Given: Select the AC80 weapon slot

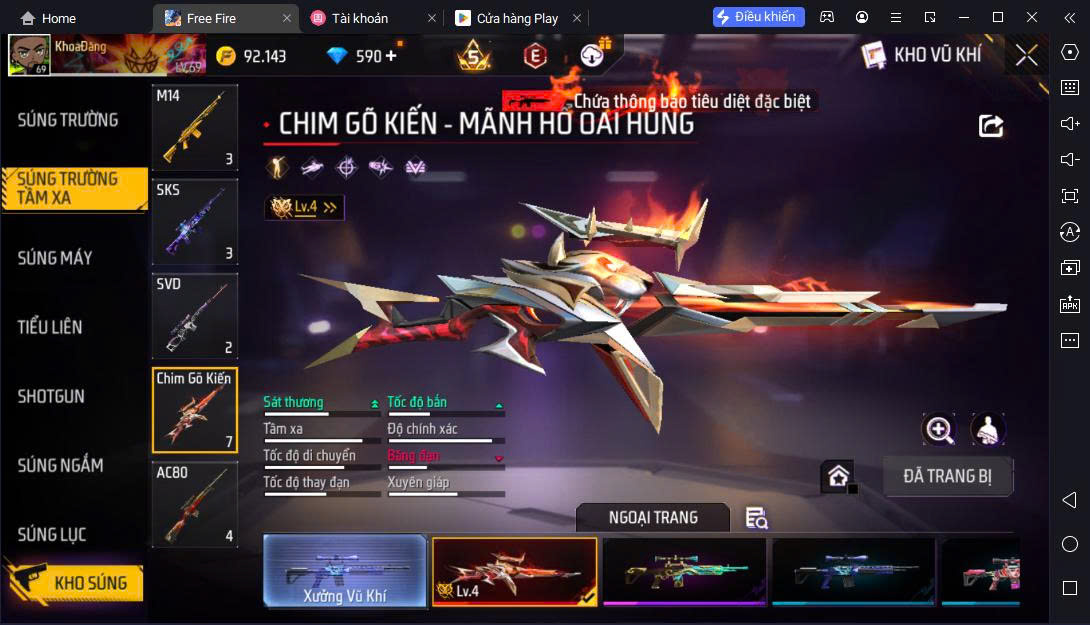Looking at the screenshot, I should tap(195, 504).
